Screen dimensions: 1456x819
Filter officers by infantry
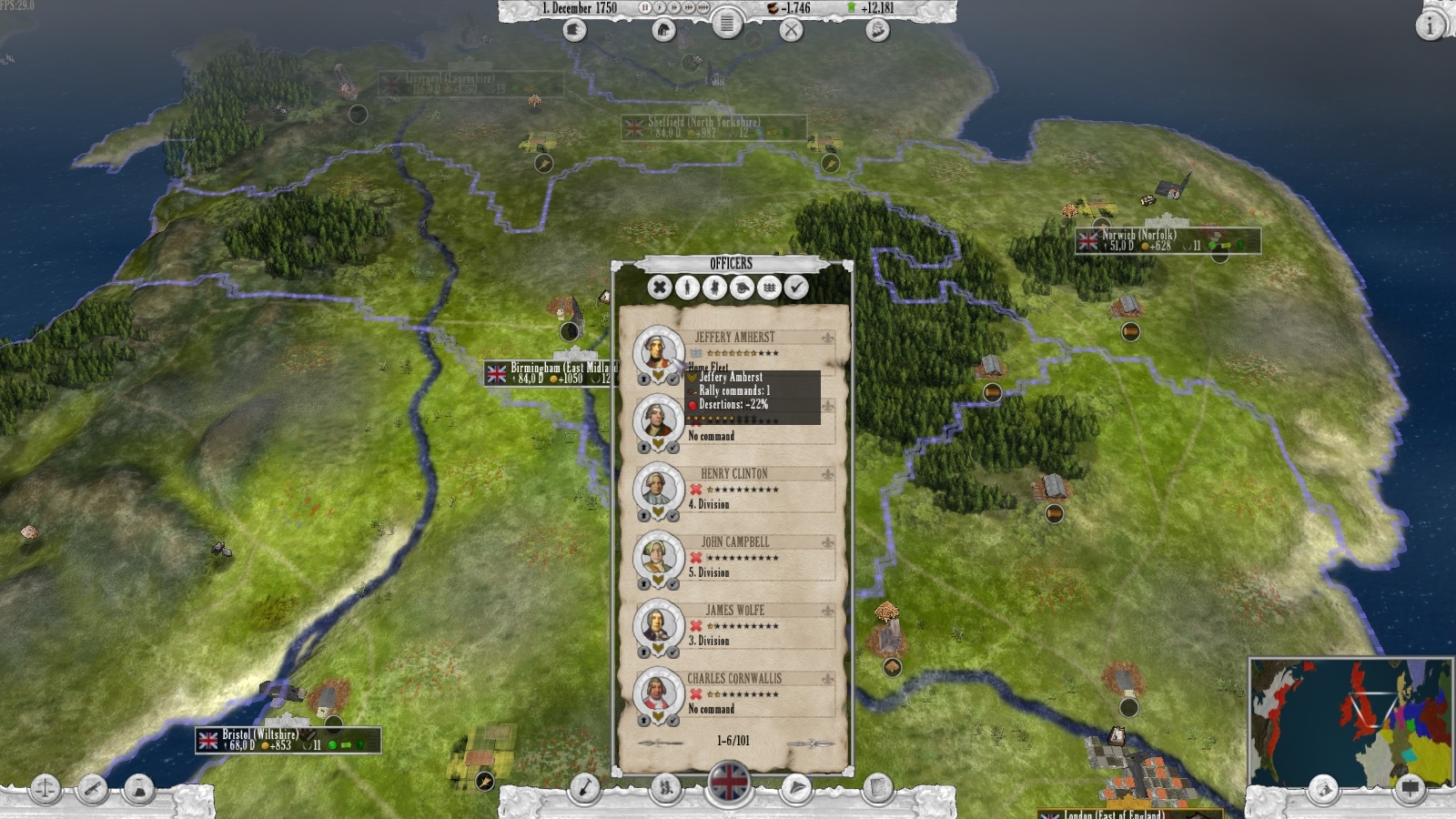point(686,288)
